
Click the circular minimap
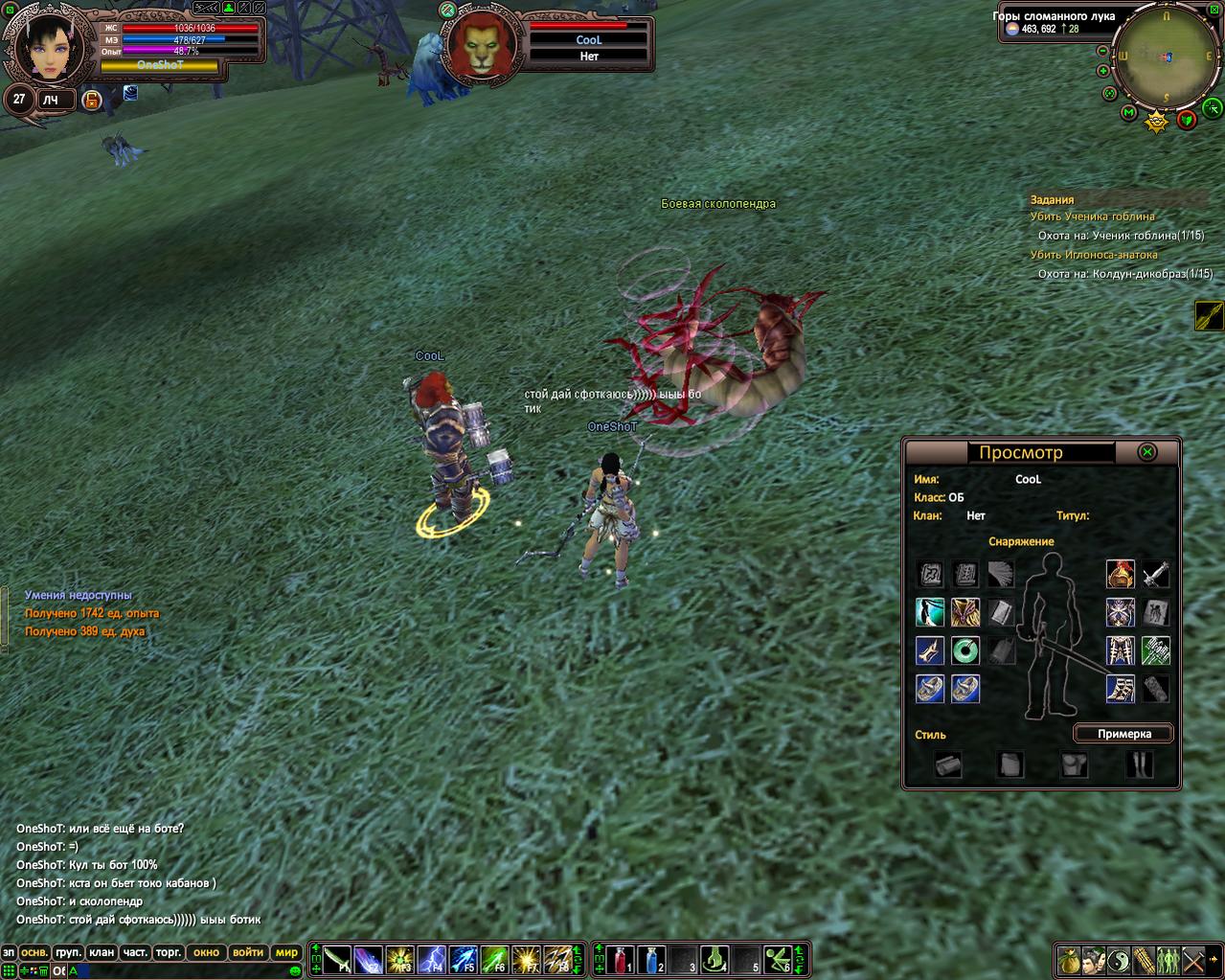coord(1166,57)
